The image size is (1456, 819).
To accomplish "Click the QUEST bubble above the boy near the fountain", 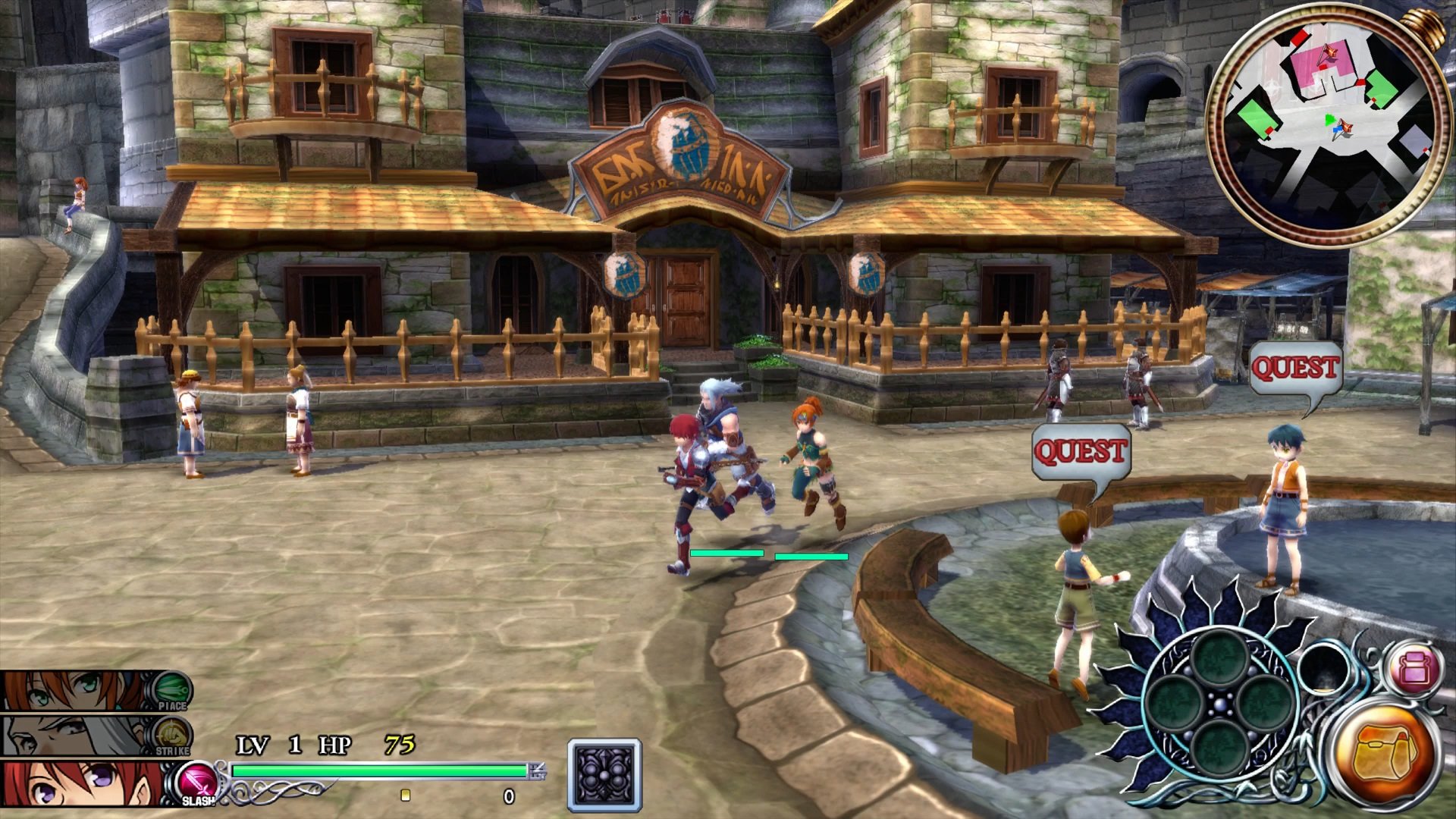I will click(1081, 449).
